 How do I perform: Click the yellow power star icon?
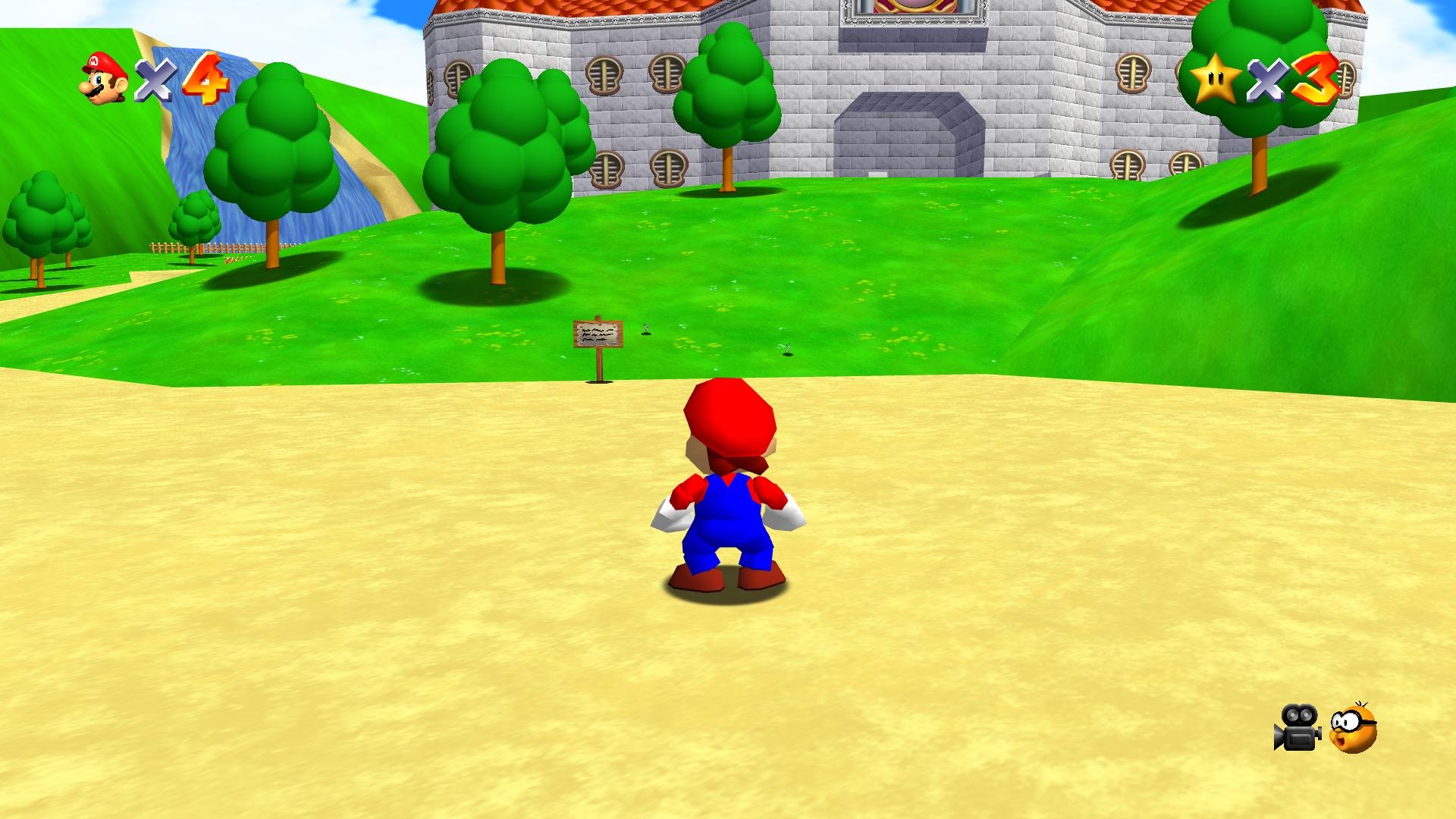pos(1214,78)
